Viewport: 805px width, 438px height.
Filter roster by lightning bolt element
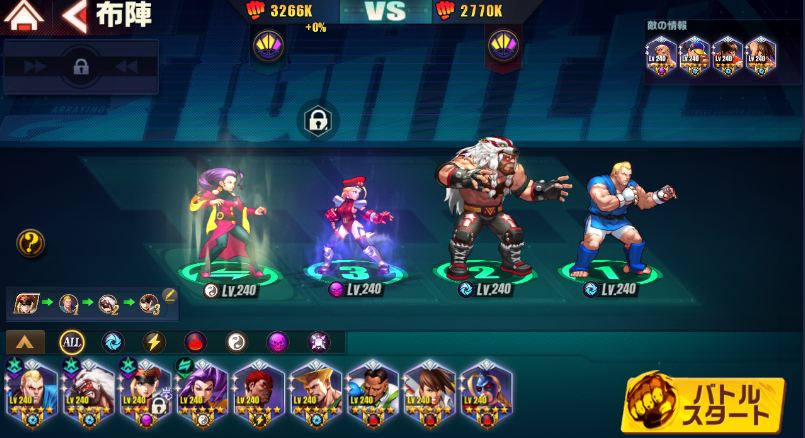click(153, 342)
